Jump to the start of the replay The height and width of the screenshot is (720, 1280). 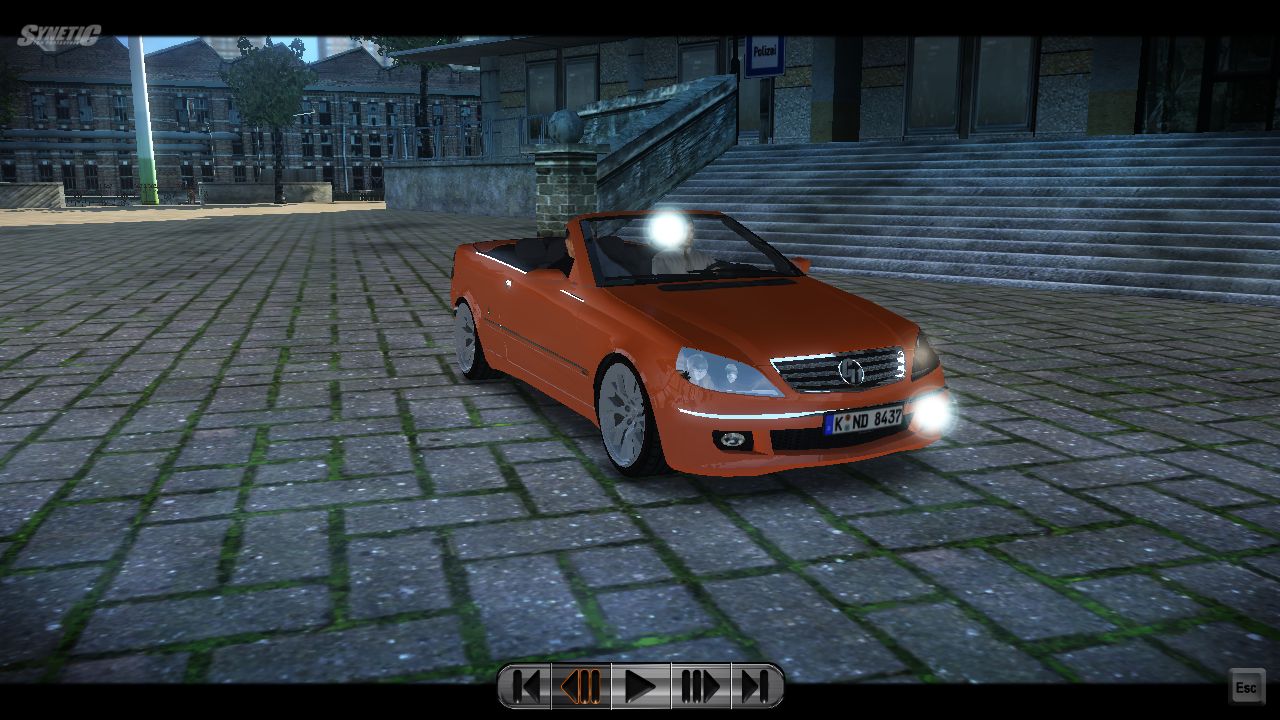[x=525, y=686]
